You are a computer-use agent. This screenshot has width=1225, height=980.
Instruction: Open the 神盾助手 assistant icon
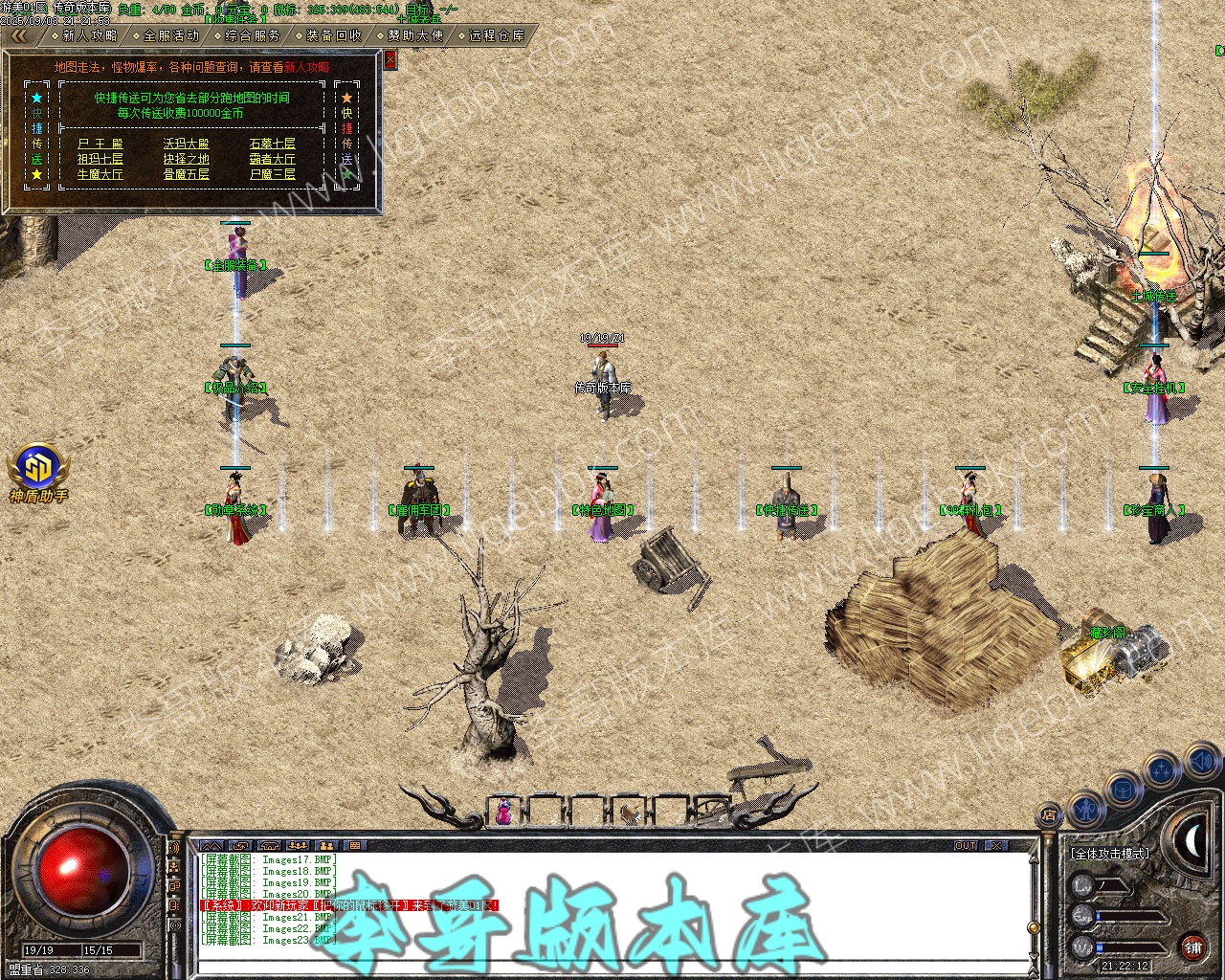click(38, 471)
